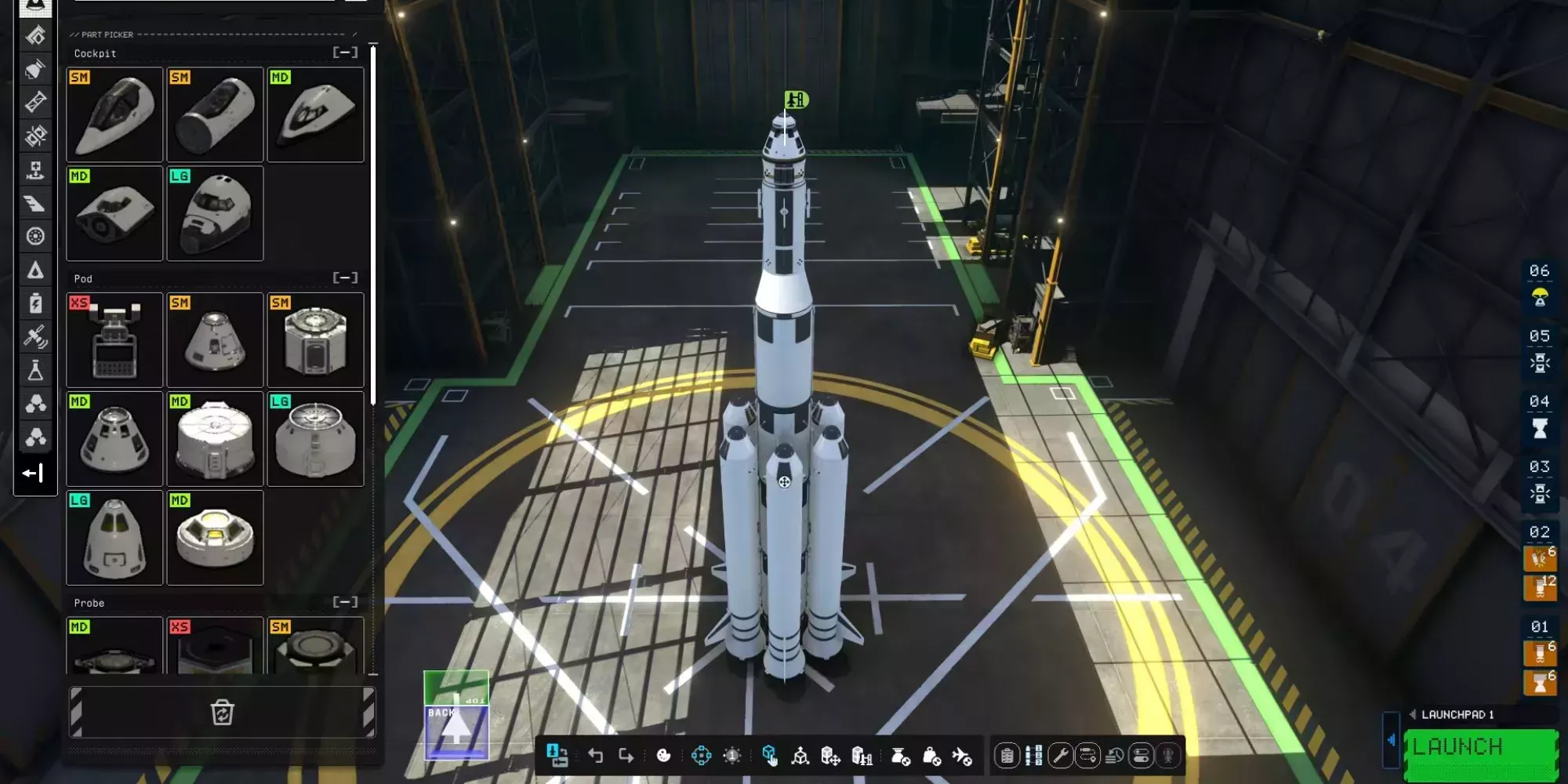Open the electrical battery parts category
The image size is (1568, 784).
35,303
